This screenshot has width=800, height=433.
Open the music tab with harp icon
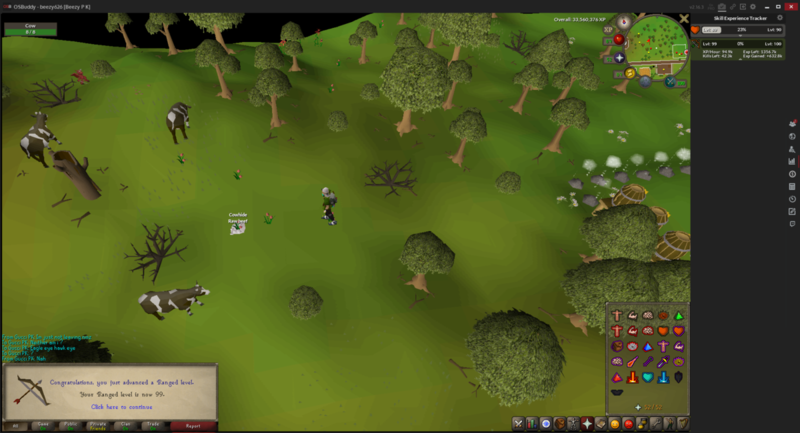[x=683, y=424]
